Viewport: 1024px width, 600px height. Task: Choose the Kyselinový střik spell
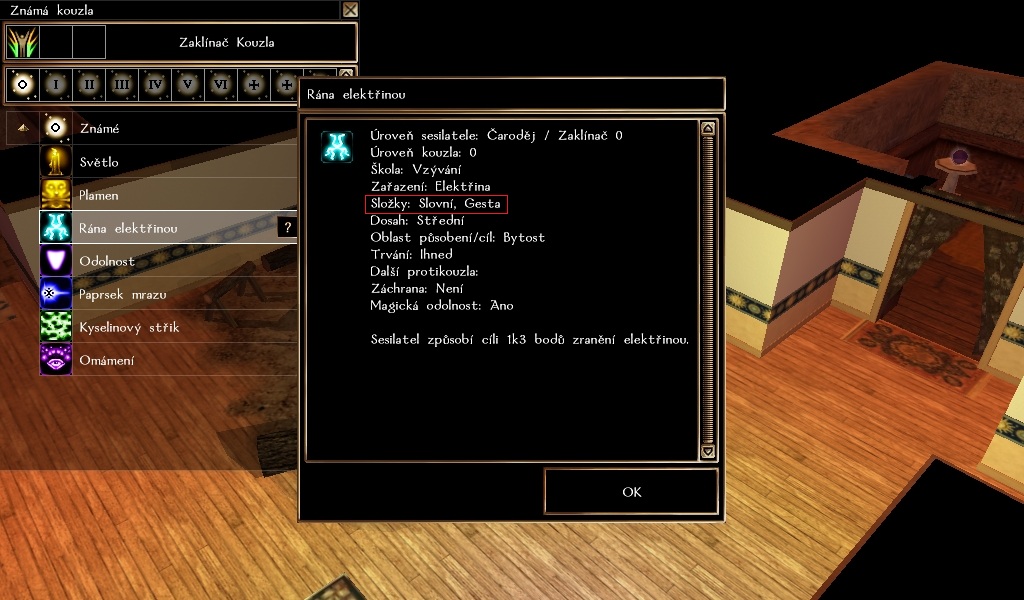click(129, 327)
